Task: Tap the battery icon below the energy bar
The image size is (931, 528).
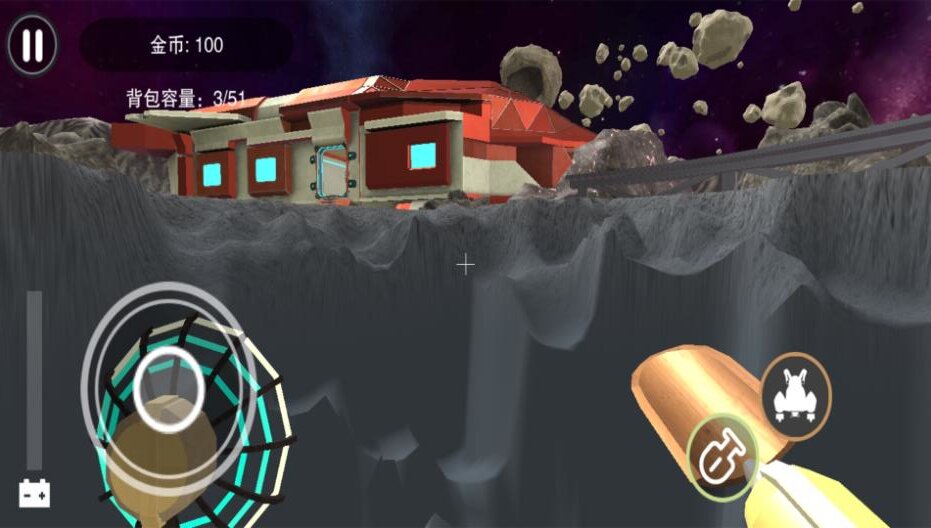Action: tap(34, 492)
